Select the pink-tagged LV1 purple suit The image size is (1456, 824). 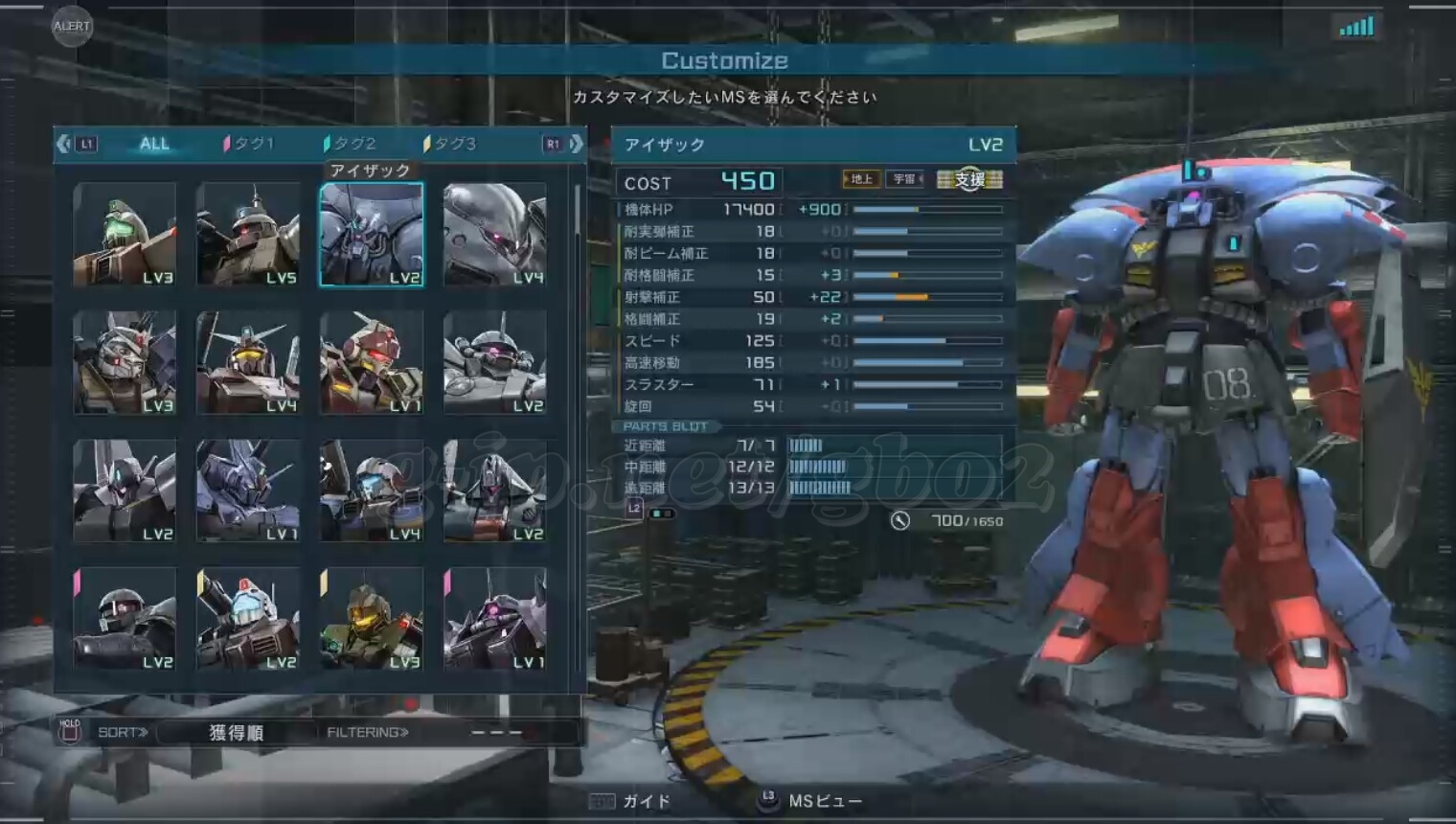(495, 618)
